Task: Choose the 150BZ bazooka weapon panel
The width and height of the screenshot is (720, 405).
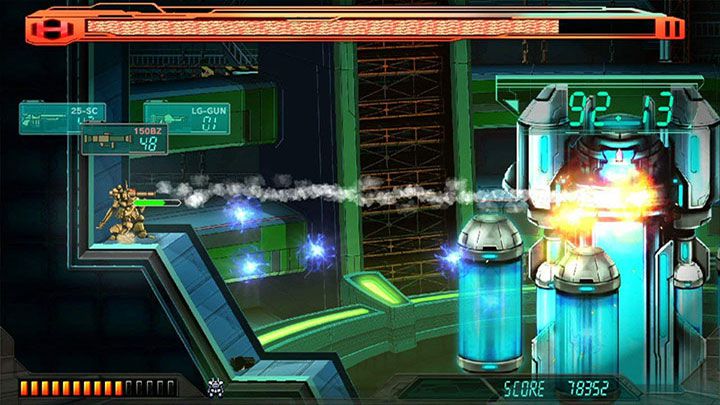Action: [124, 138]
